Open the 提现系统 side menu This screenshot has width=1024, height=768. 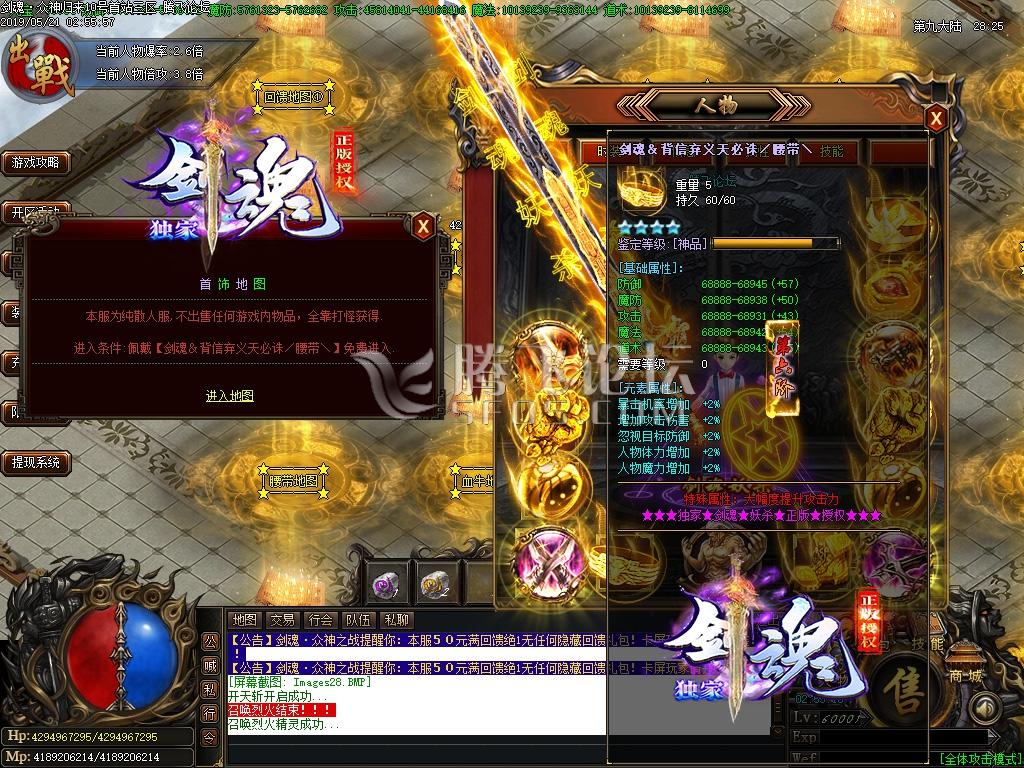(35, 462)
